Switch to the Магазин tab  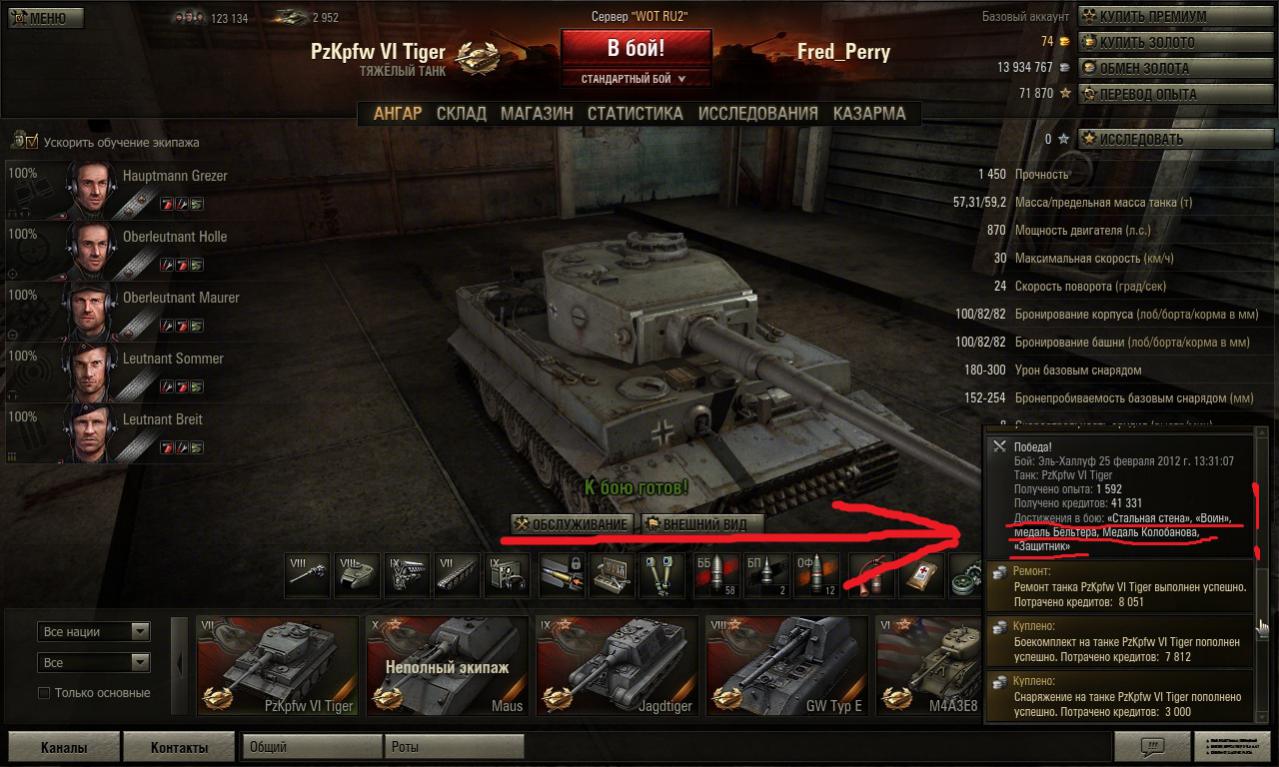[x=536, y=113]
